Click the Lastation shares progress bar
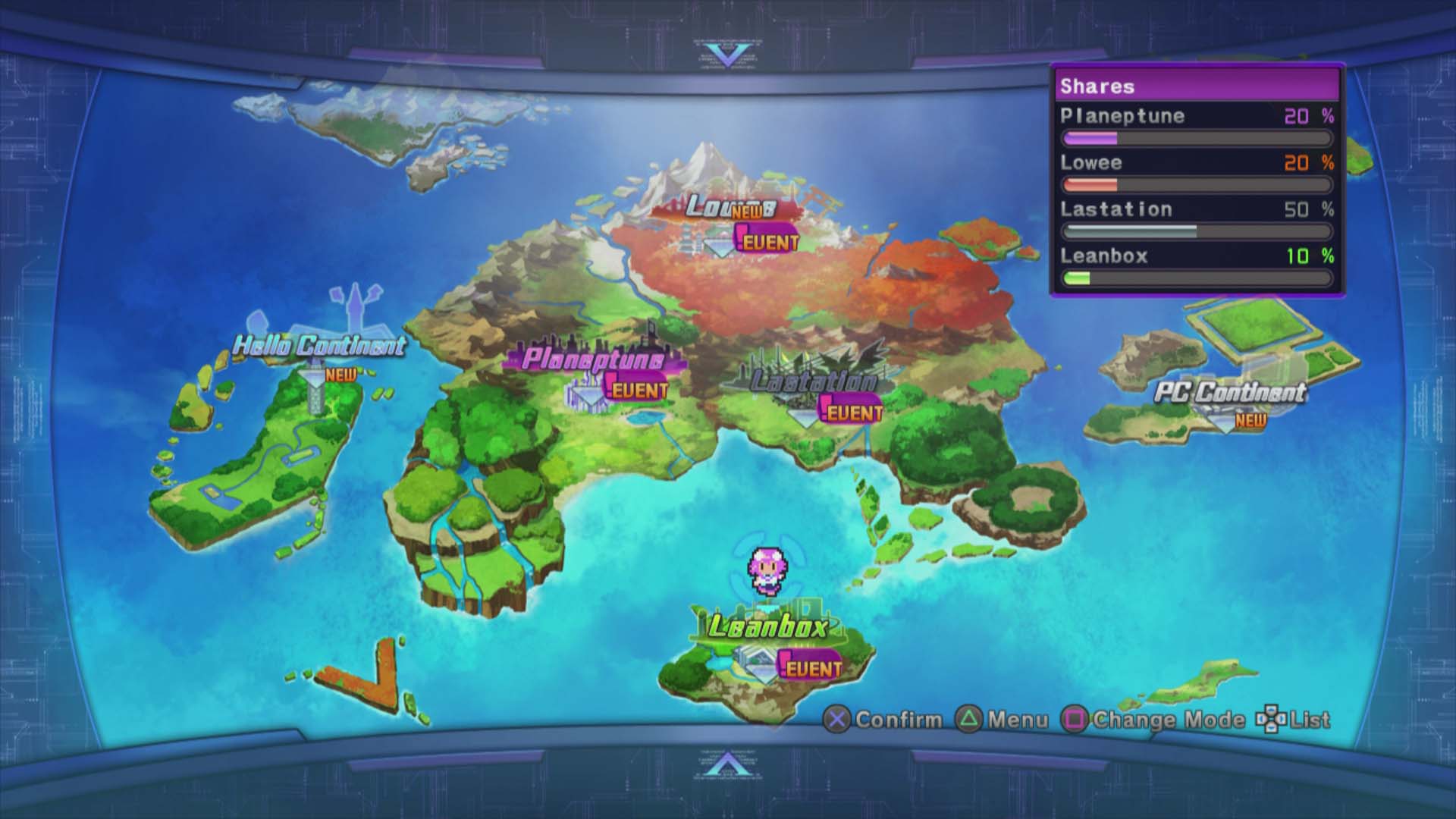The height and width of the screenshot is (819, 1456). [x=1197, y=230]
